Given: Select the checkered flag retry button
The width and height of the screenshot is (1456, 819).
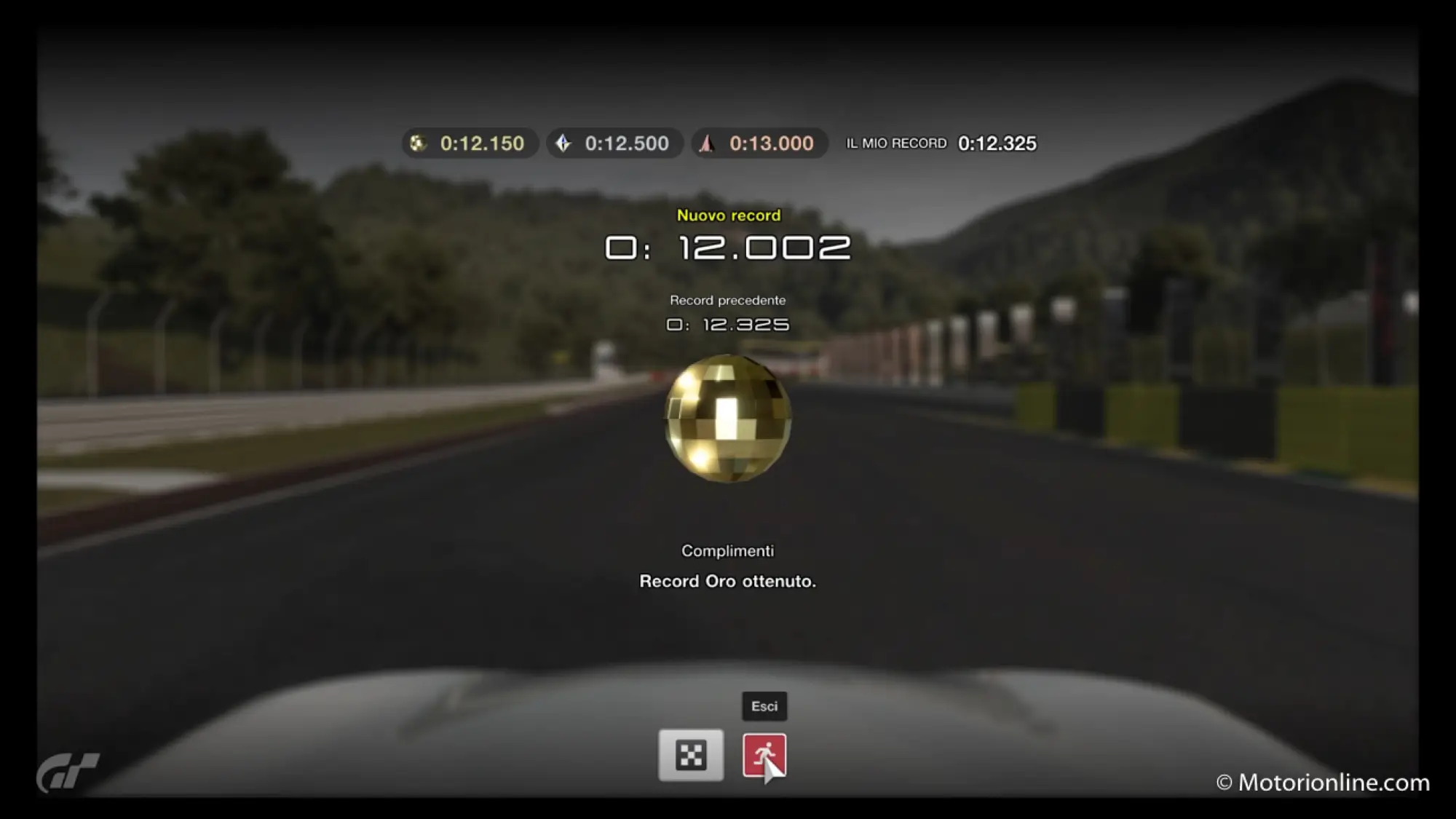Looking at the screenshot, I should (691, 755).
